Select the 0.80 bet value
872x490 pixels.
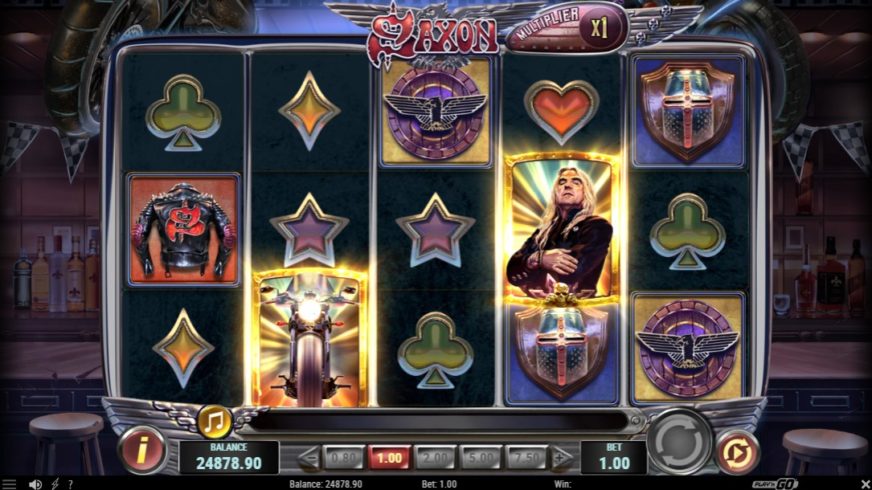coord(344,457)
